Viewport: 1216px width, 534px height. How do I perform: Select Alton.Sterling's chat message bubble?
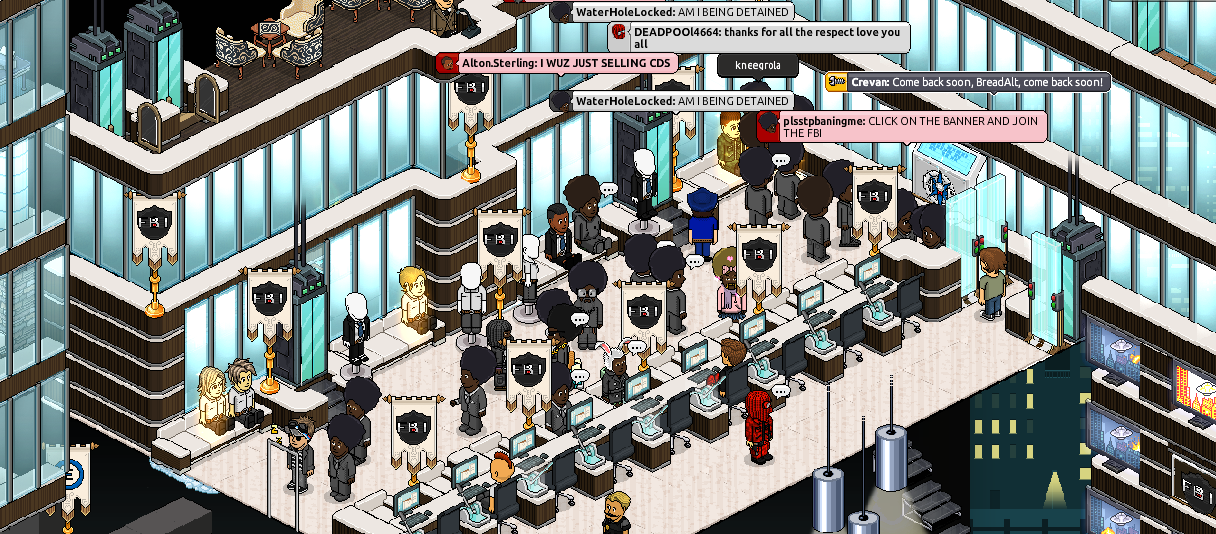[556, 63]
